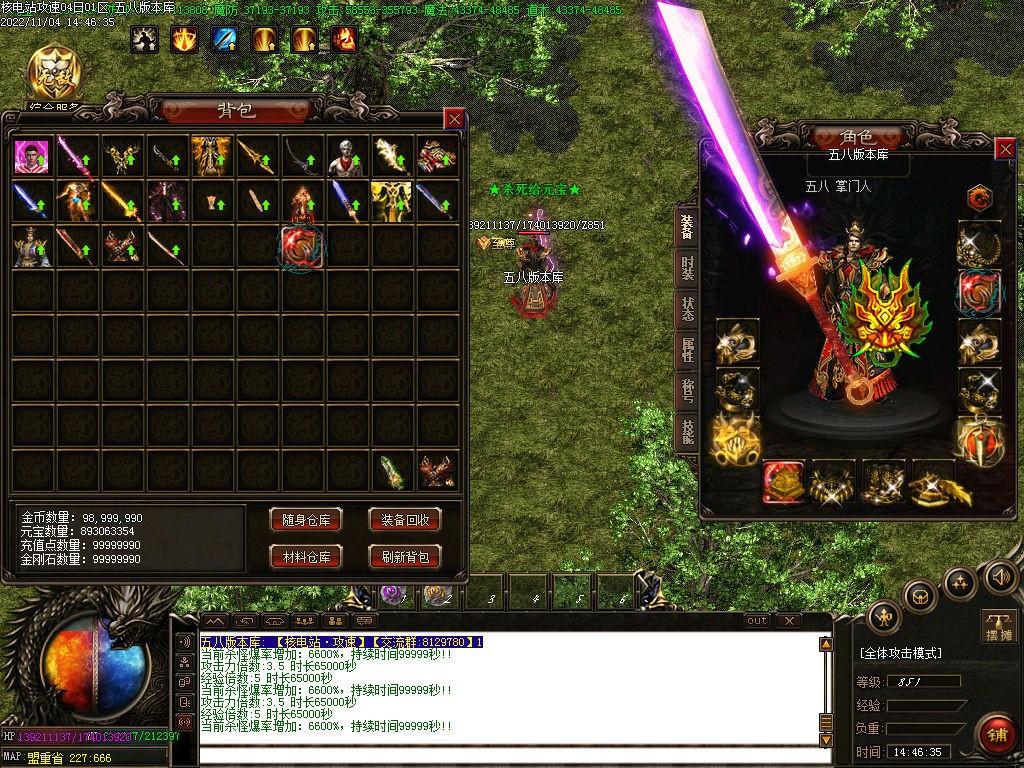1024x768 pixels.
Task: Show the 属性 attributes tab
Action: pyautogui.click(x=688, y=350)
